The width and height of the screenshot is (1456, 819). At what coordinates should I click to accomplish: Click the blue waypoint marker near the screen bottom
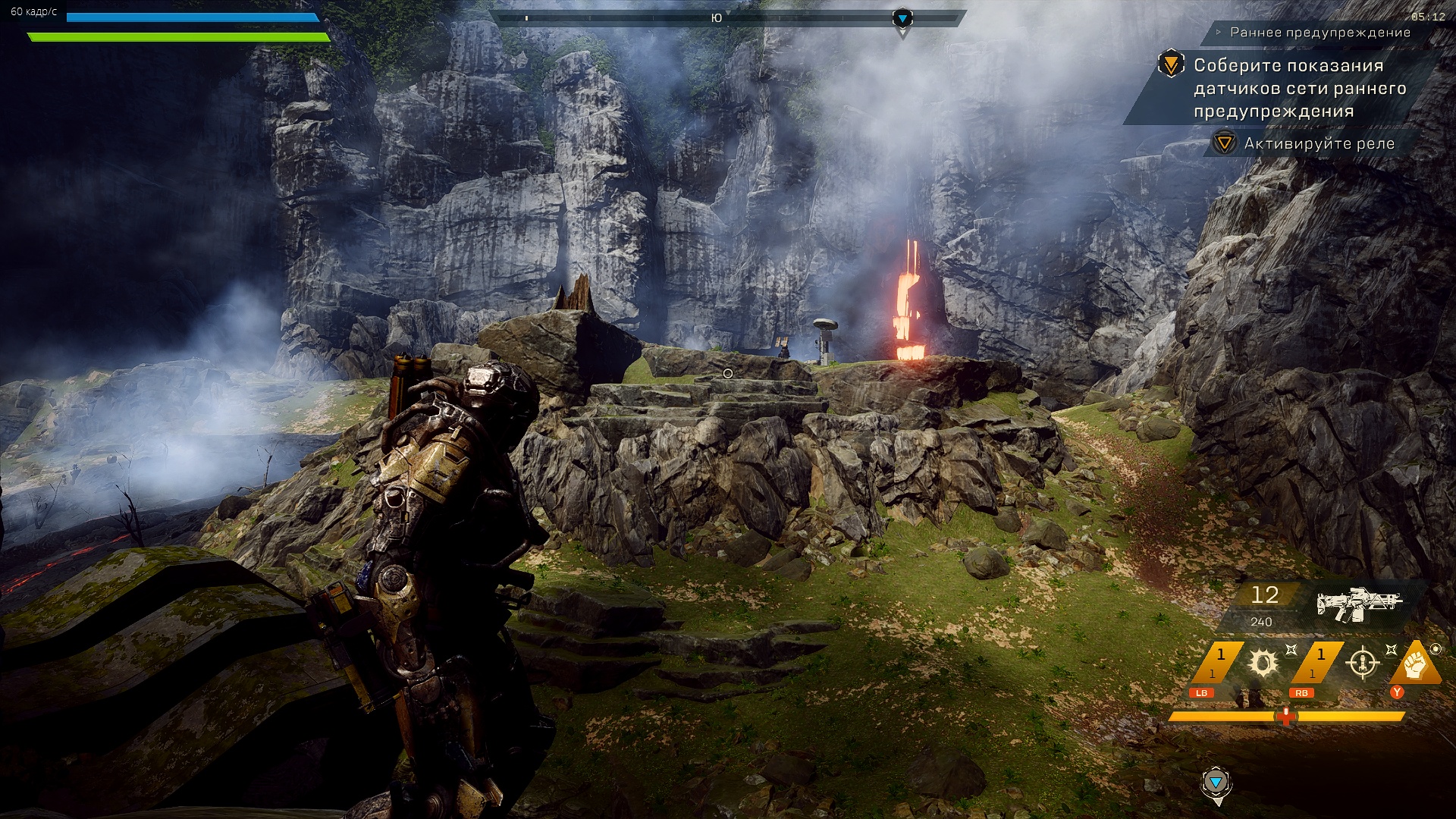(x=1216, y=783)
